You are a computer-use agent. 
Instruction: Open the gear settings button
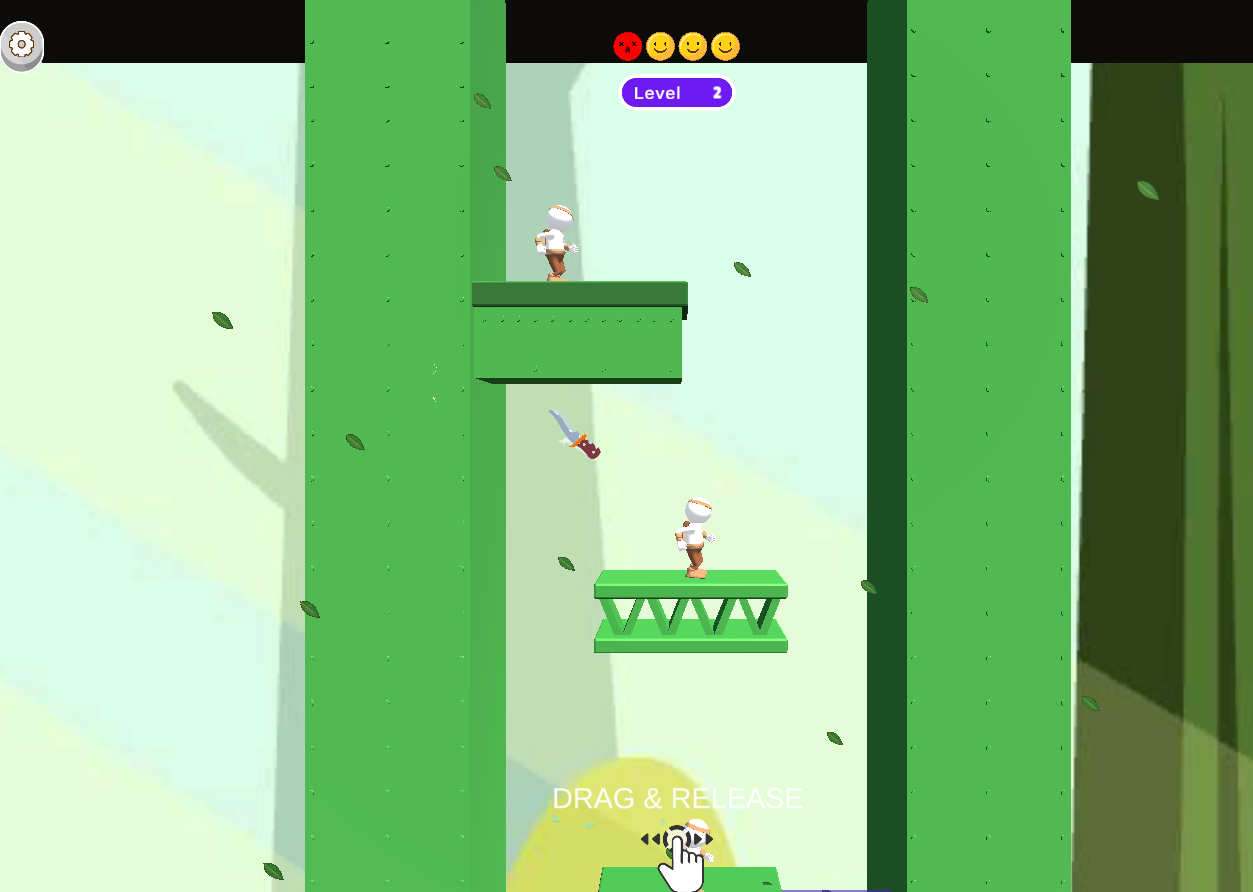point(22,46)
